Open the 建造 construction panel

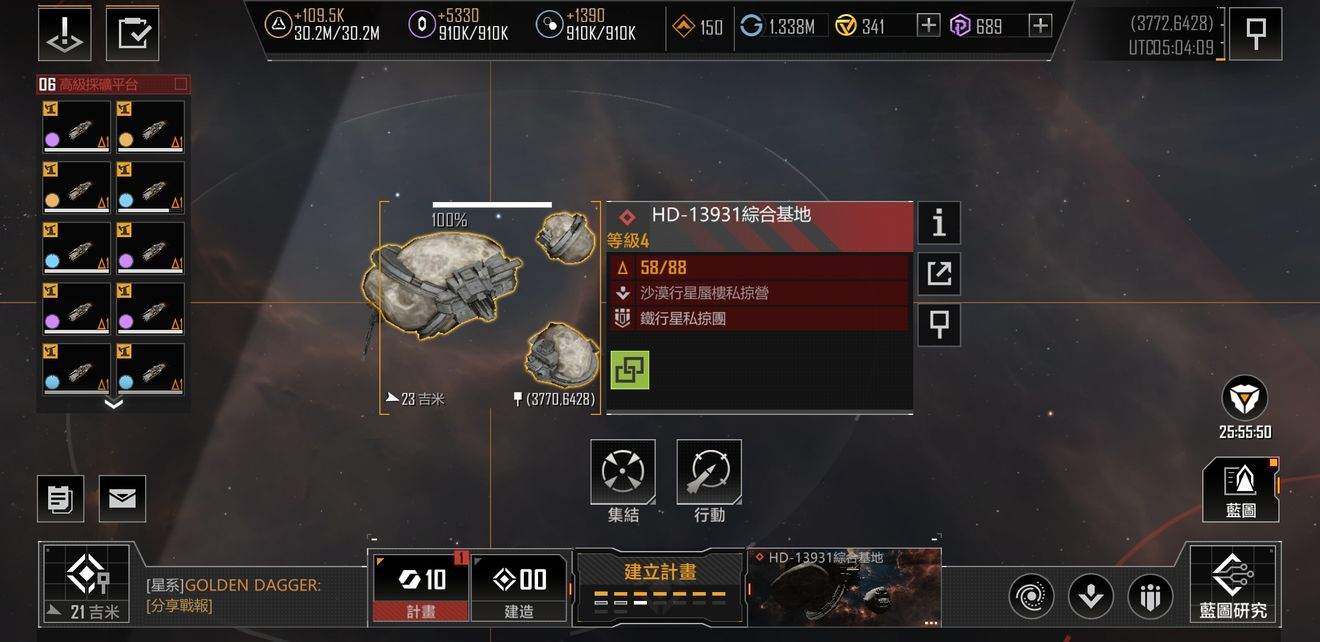[518, 586]
